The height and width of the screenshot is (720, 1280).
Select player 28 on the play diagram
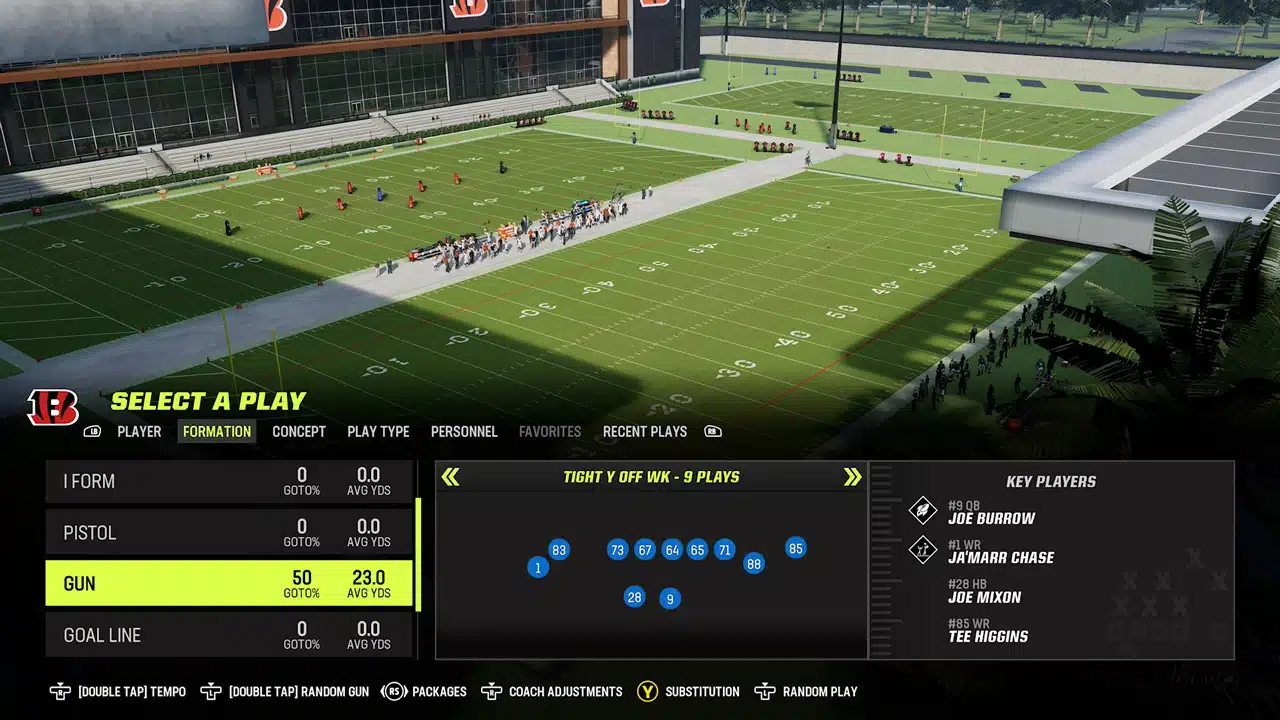point(633,597)
